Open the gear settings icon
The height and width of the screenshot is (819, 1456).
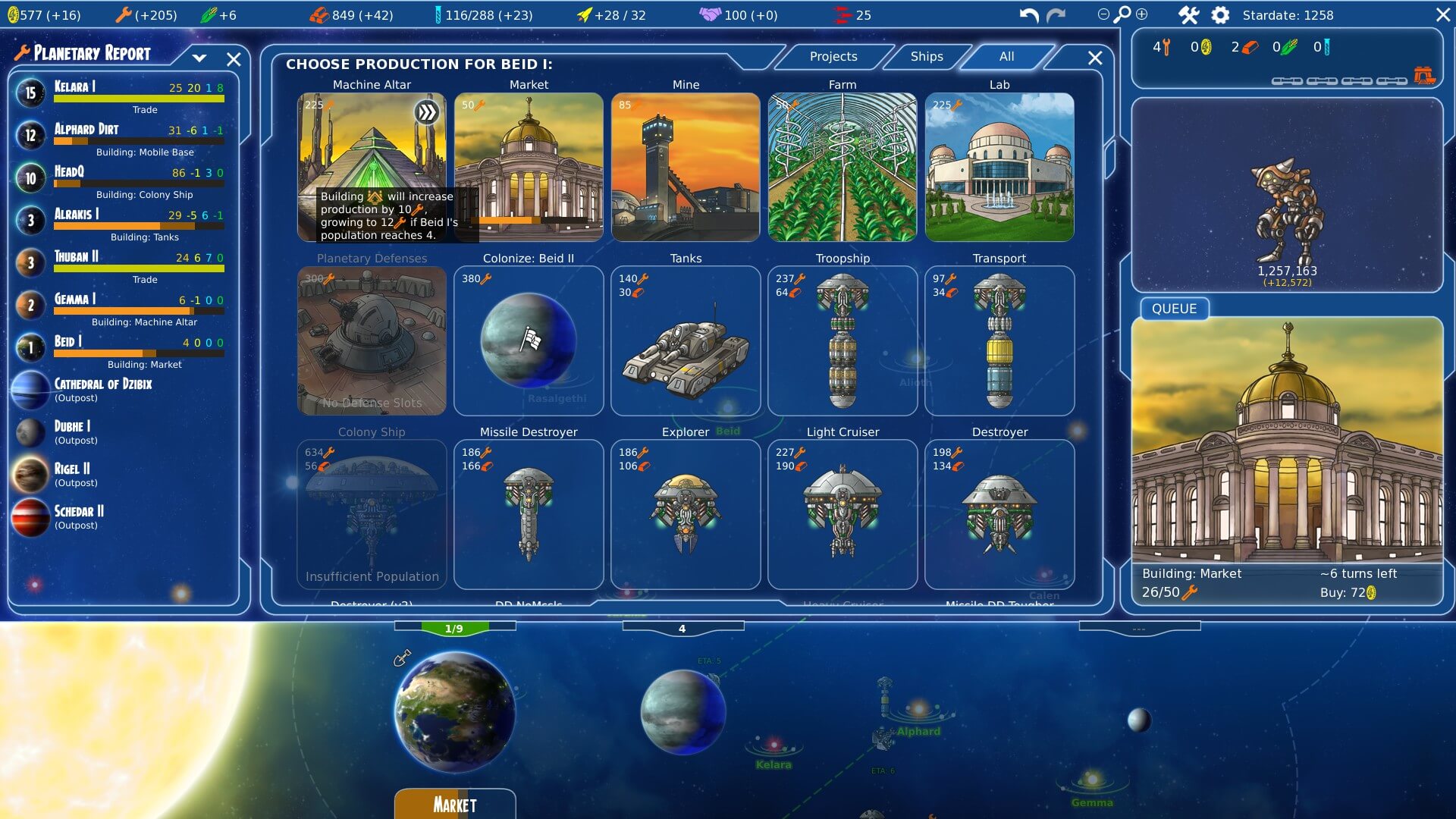pyautogui.click(x=1220, y=15)
